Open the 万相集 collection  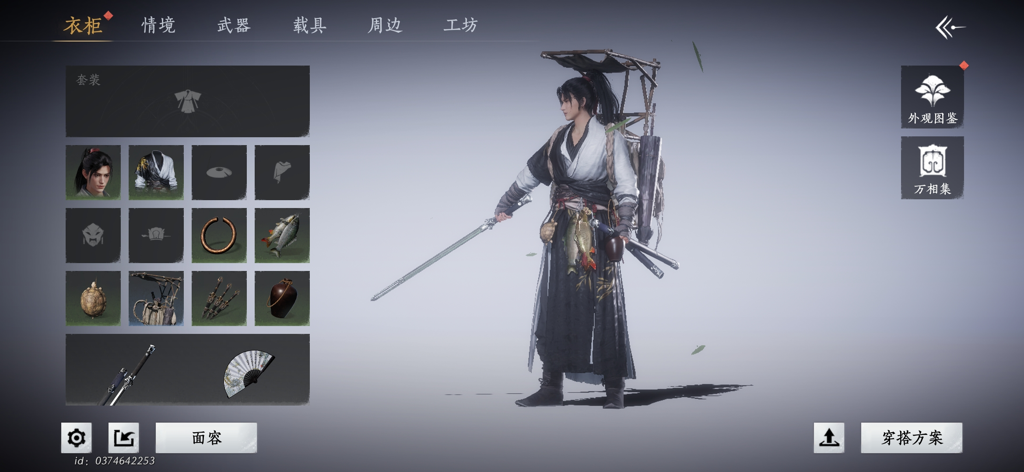click(932, 167)
